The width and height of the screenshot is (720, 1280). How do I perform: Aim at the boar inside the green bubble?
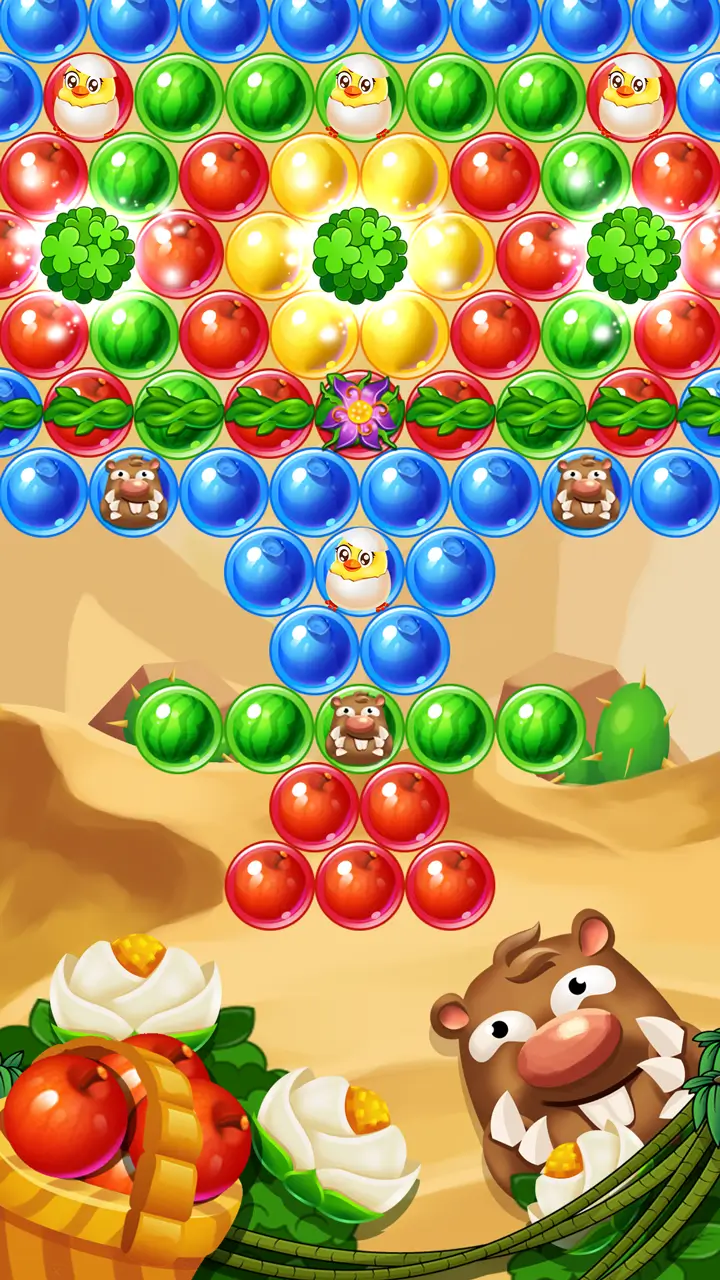point(359,728)
